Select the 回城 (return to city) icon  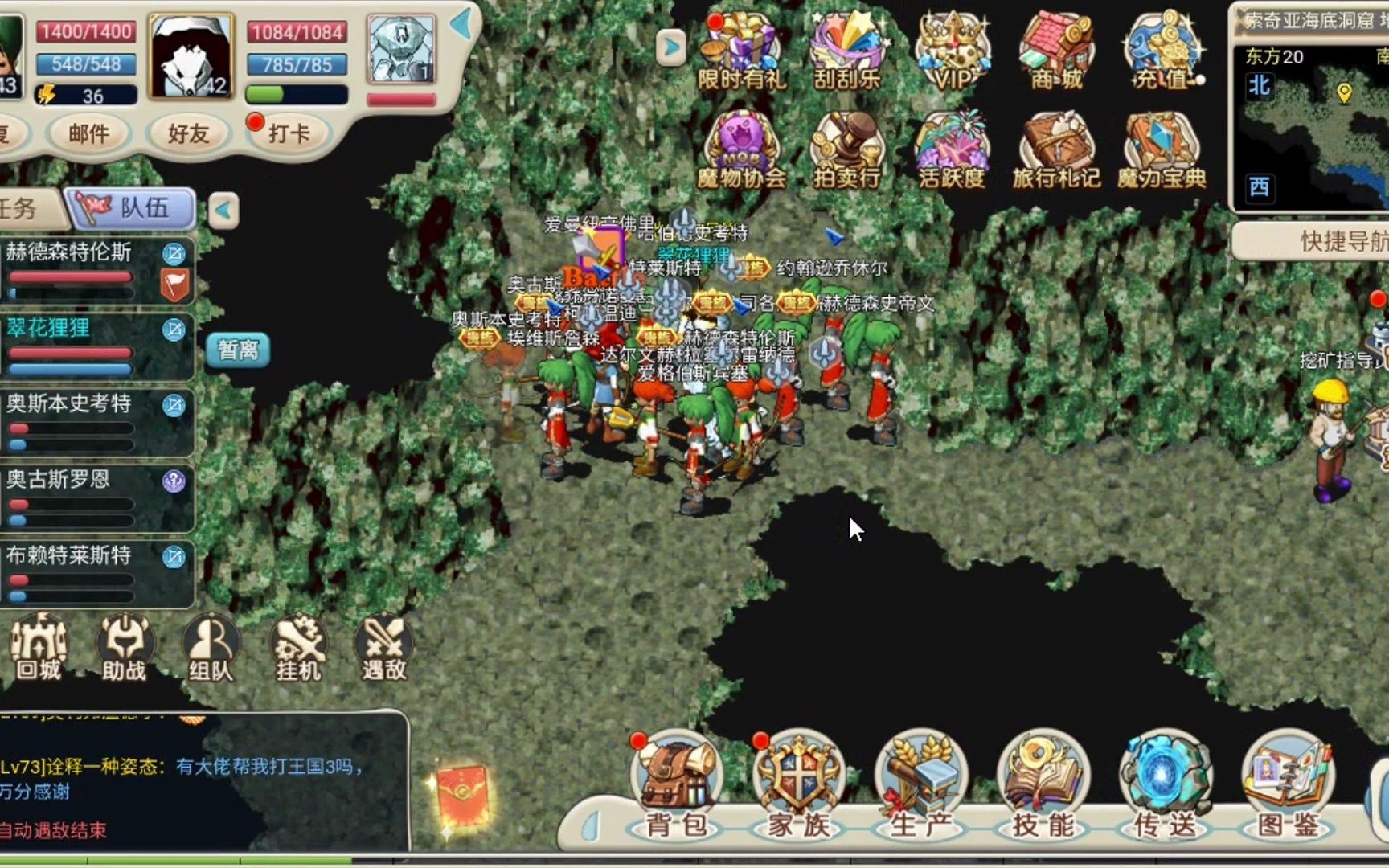pyautogui.click(x=40, y=647)
